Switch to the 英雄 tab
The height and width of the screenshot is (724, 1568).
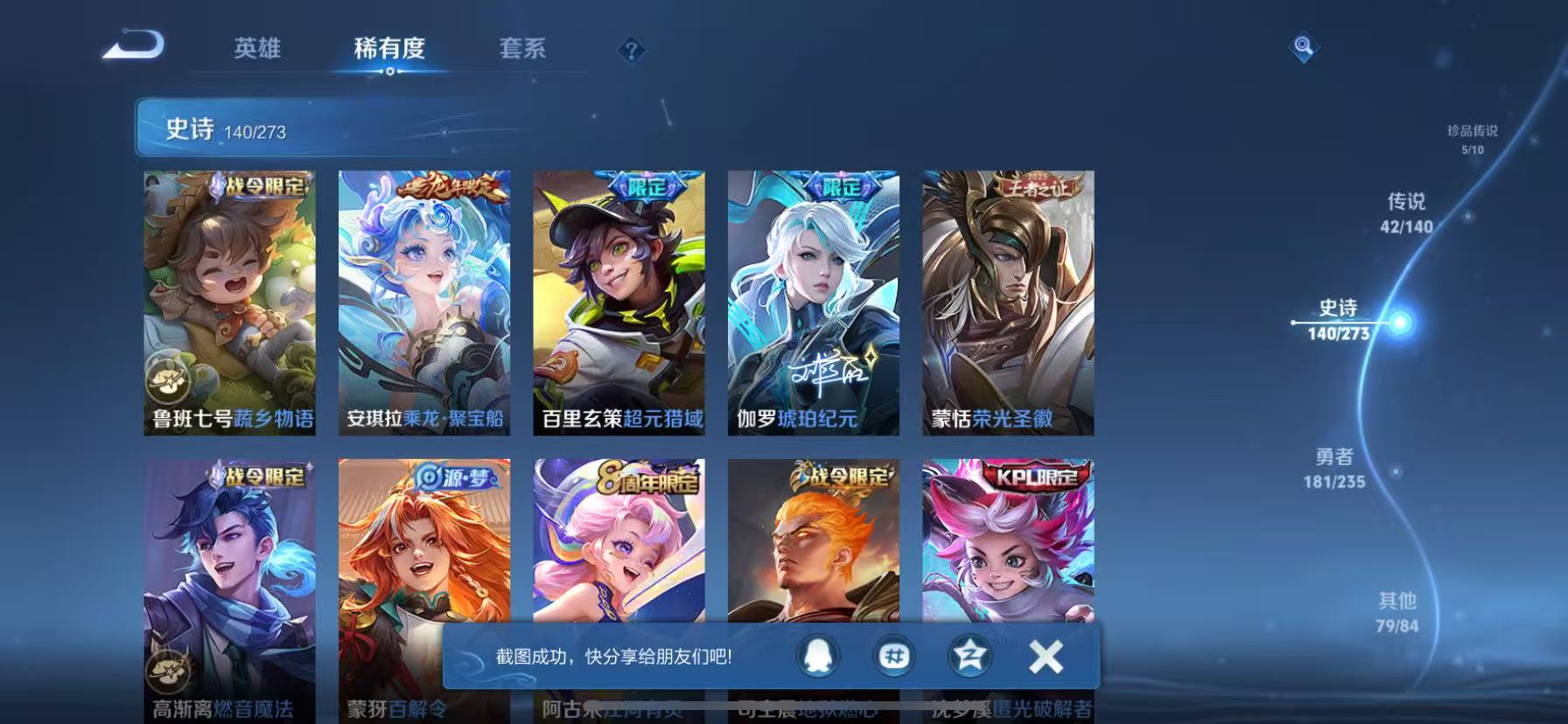click(256, 50)
